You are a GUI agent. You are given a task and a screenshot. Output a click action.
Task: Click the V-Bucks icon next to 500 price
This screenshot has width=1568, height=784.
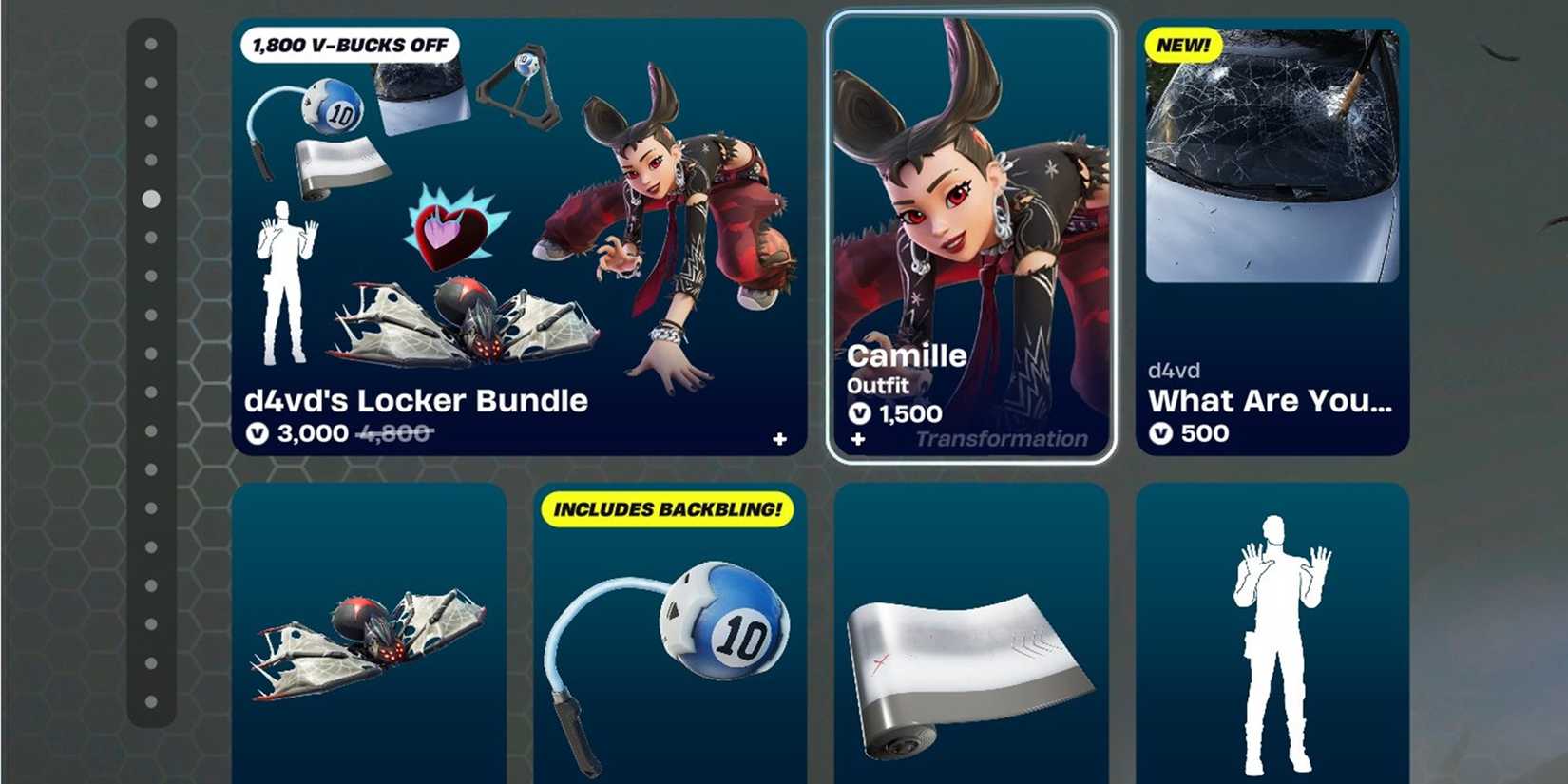1161,433
